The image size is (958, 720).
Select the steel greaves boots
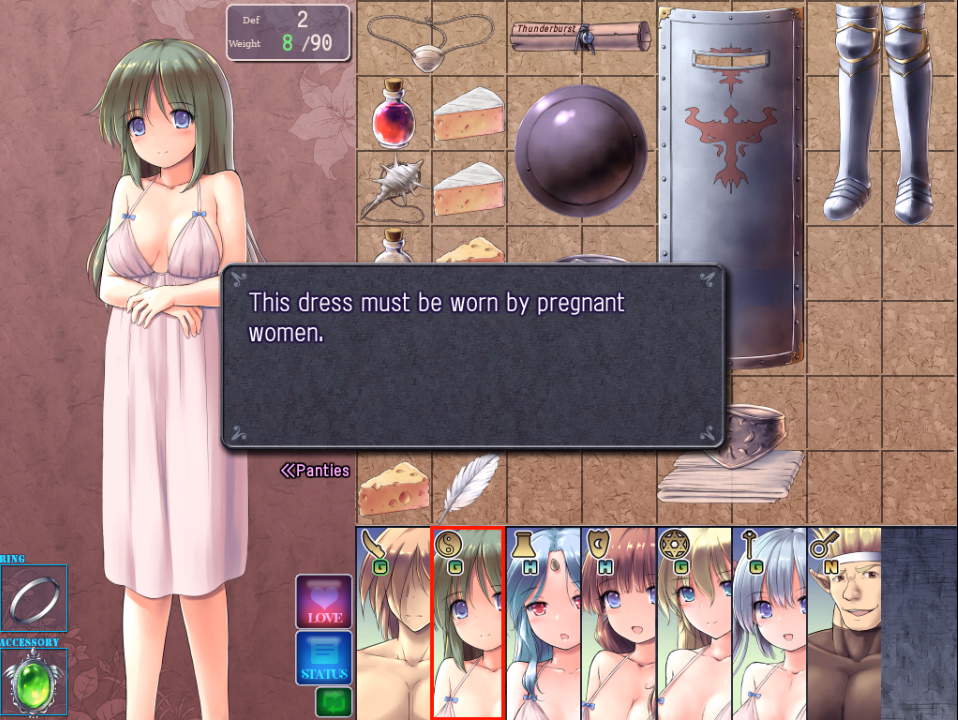pos(882,110)
